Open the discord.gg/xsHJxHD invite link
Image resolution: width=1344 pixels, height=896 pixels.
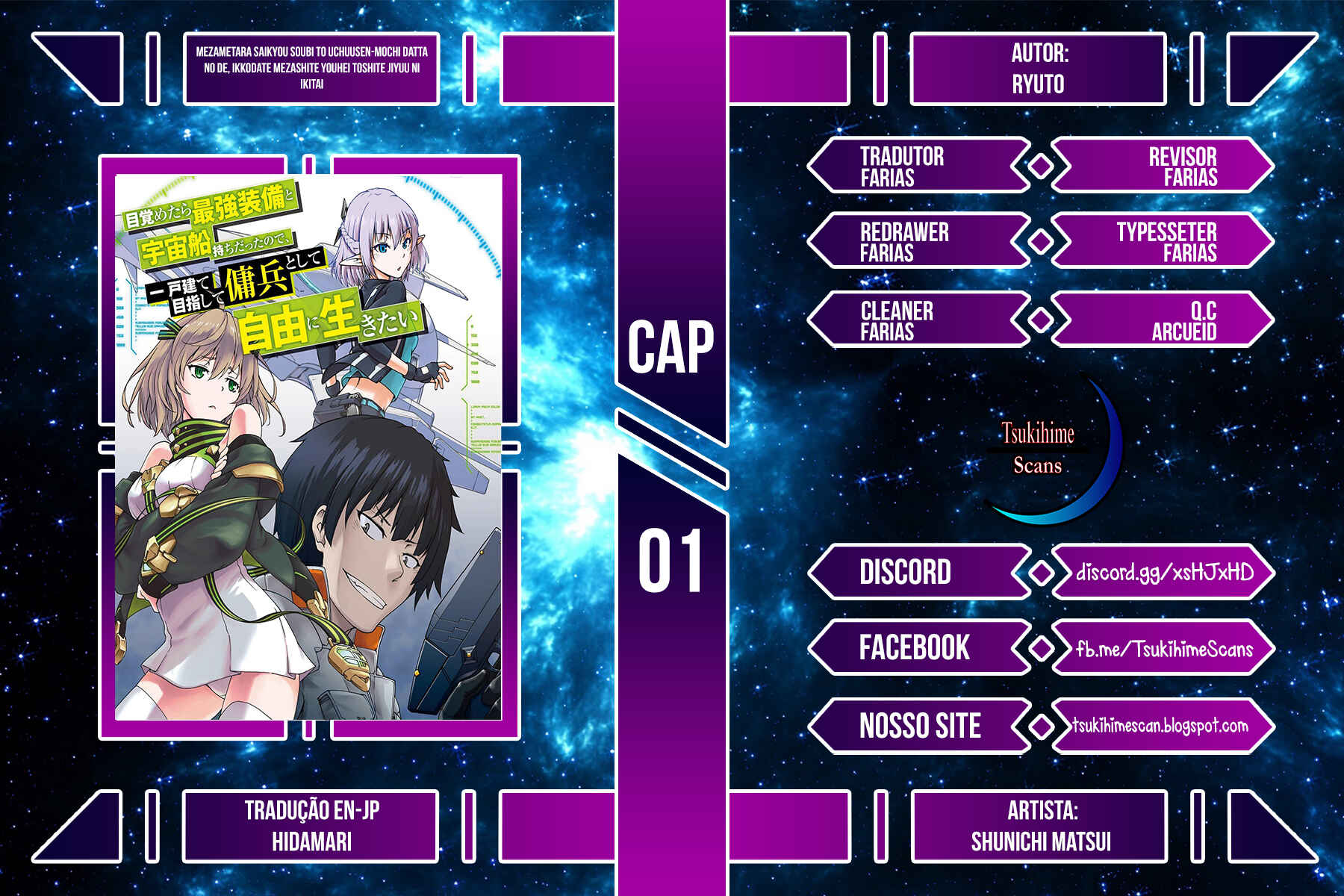1164,573
